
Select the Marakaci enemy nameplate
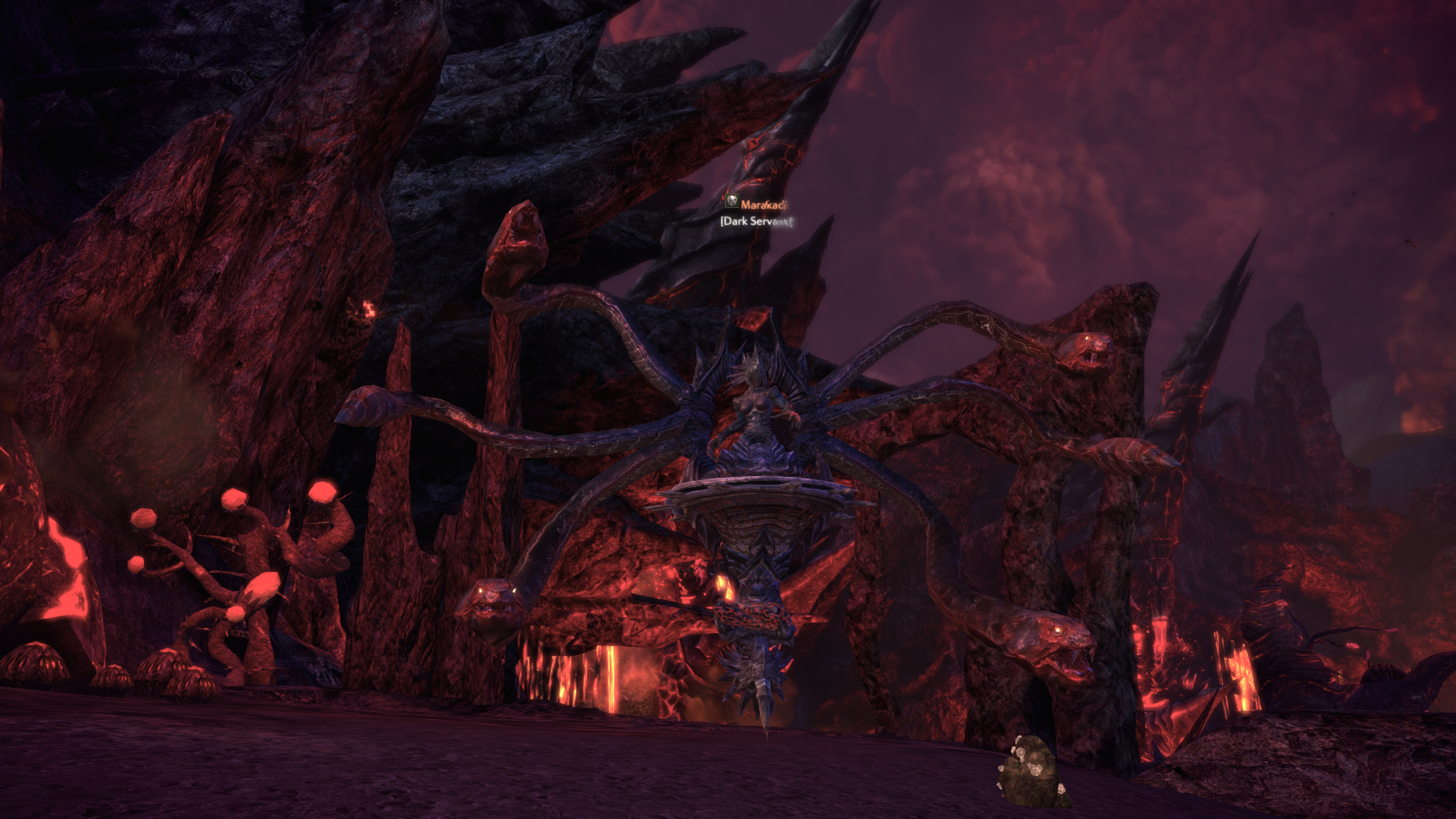[x=763, y=204]
